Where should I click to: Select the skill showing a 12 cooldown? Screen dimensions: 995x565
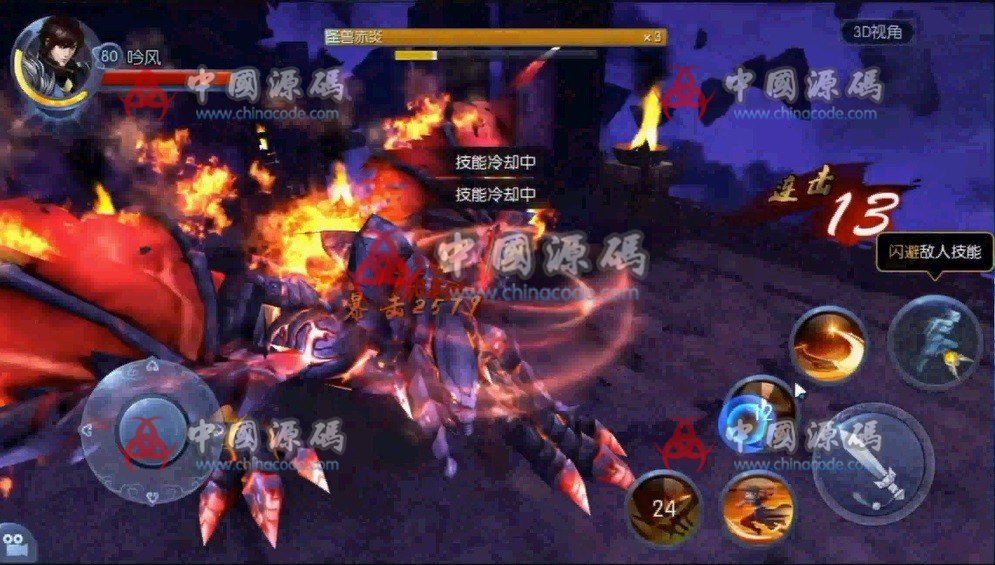[x=759, y=413]
